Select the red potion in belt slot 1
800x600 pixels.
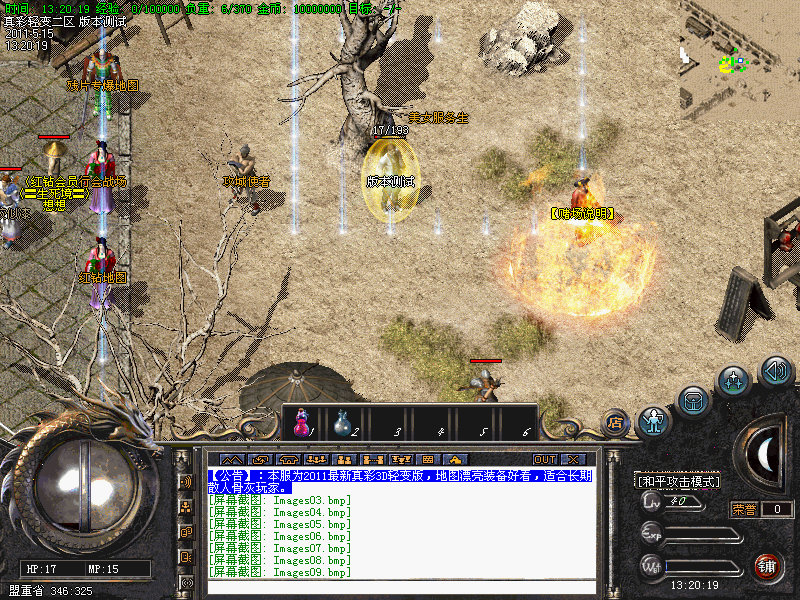(301, 424)
